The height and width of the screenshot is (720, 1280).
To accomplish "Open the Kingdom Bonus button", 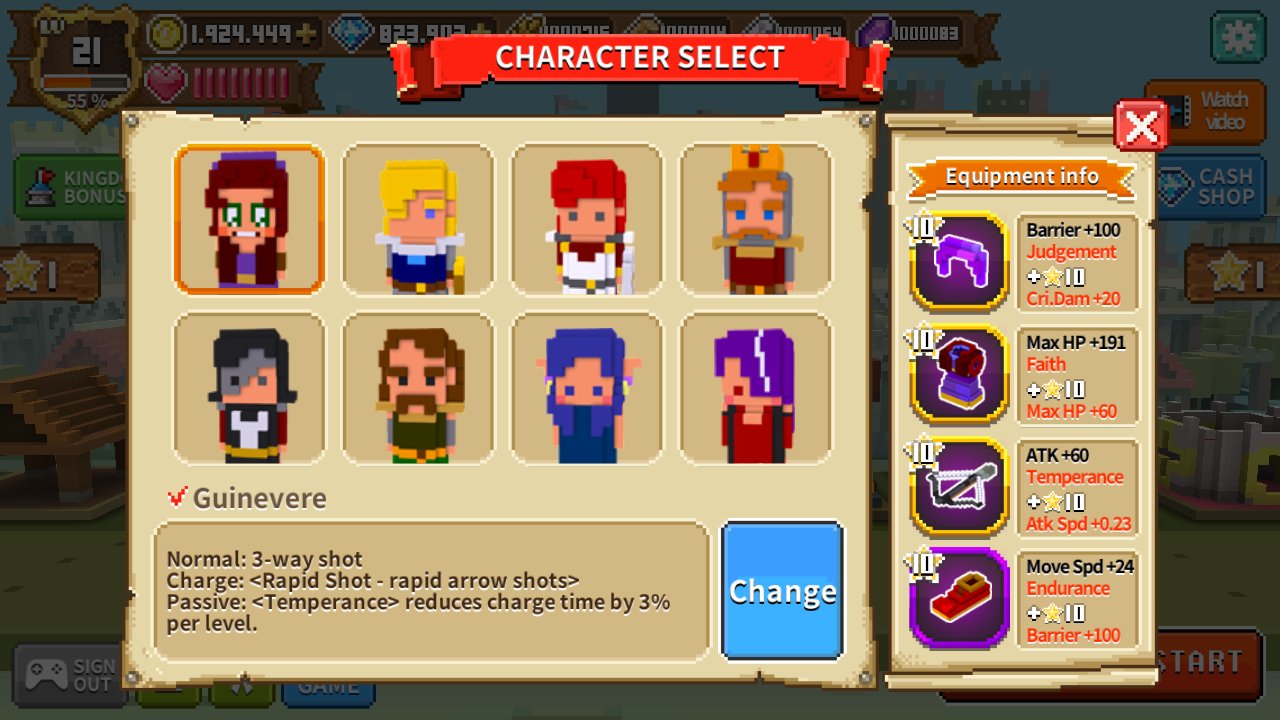I will [x=70, y=187].
